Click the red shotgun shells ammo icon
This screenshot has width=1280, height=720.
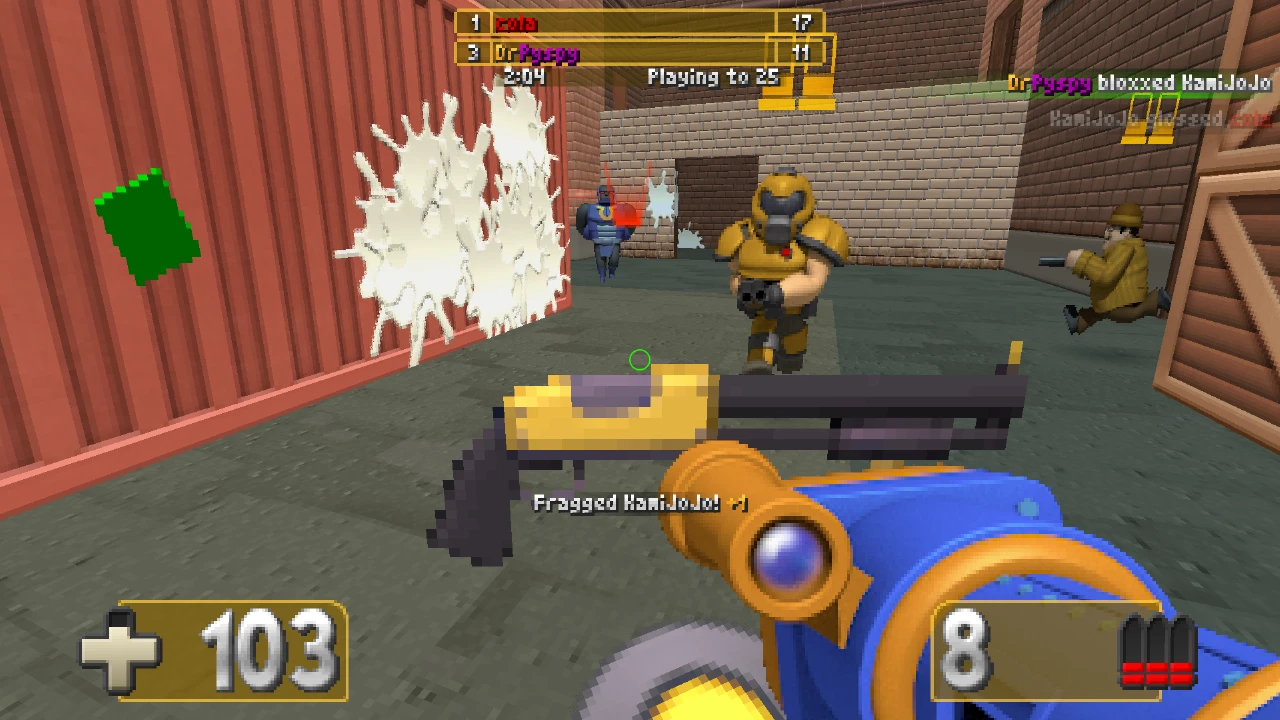(x=1160, y=651)
